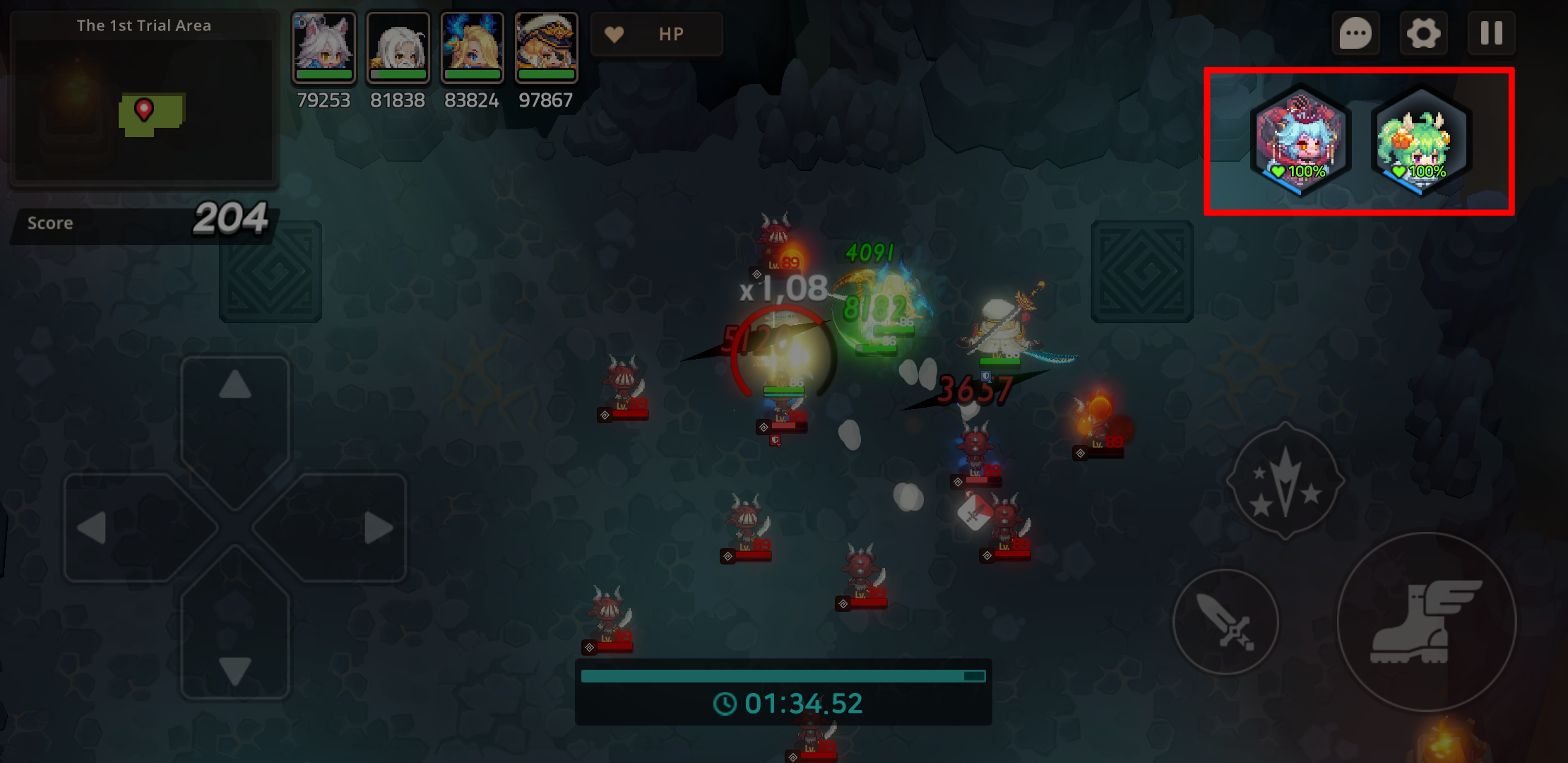Open the settings gear menu

click(x=1423, y=33)
